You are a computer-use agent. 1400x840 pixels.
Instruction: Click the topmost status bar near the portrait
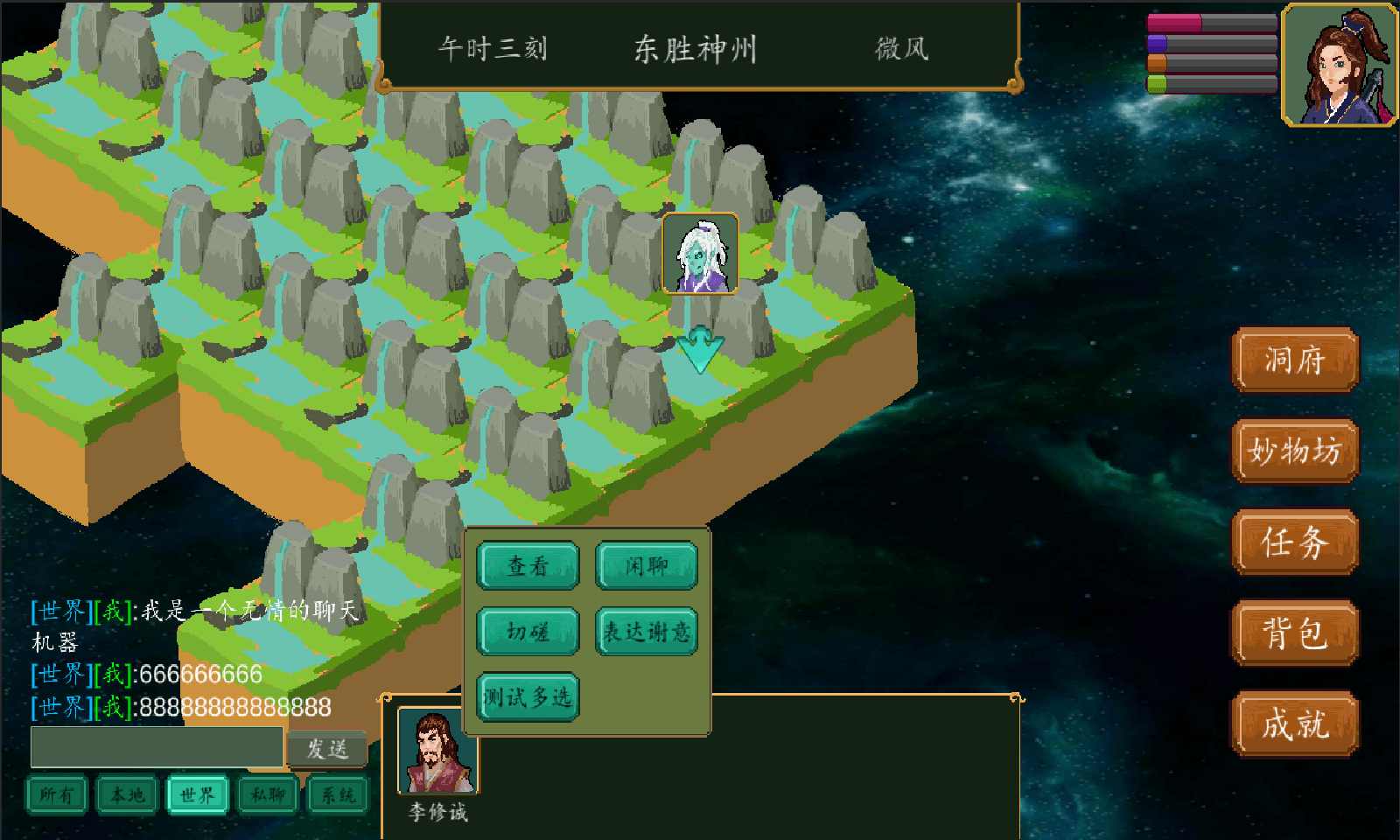pos(1212,24)
